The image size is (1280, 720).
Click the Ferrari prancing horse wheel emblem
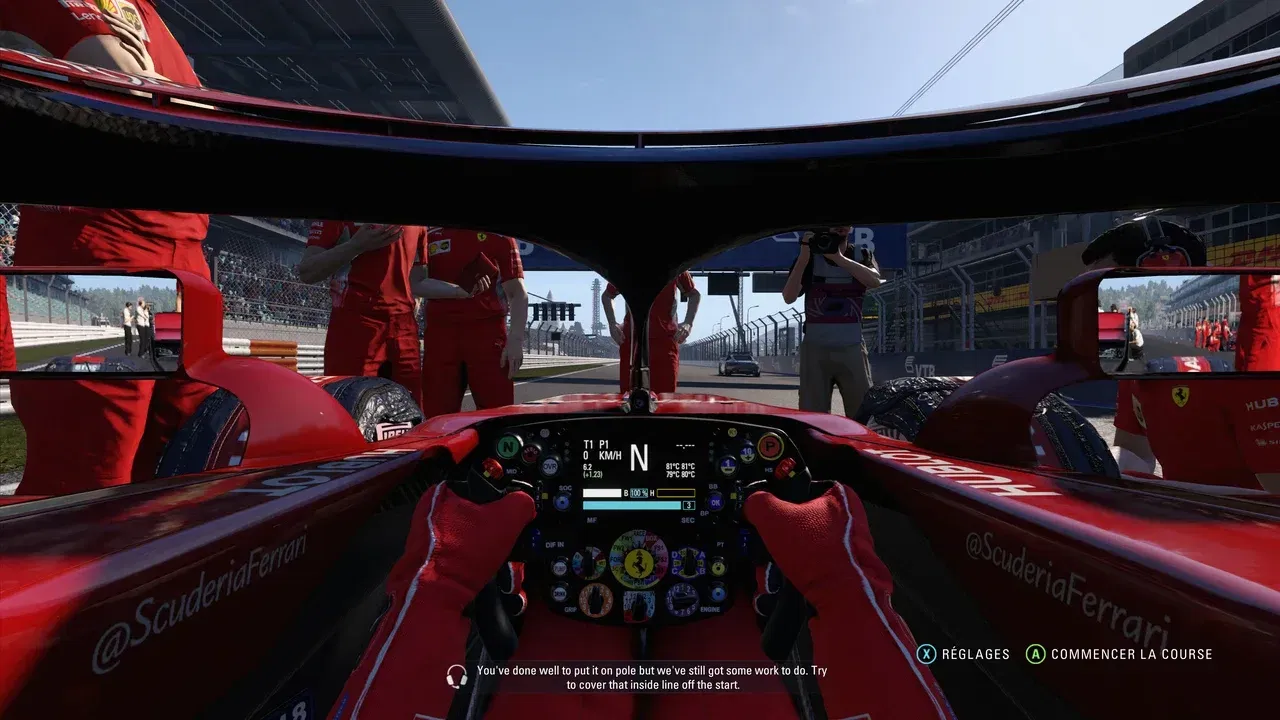[638, 564]
